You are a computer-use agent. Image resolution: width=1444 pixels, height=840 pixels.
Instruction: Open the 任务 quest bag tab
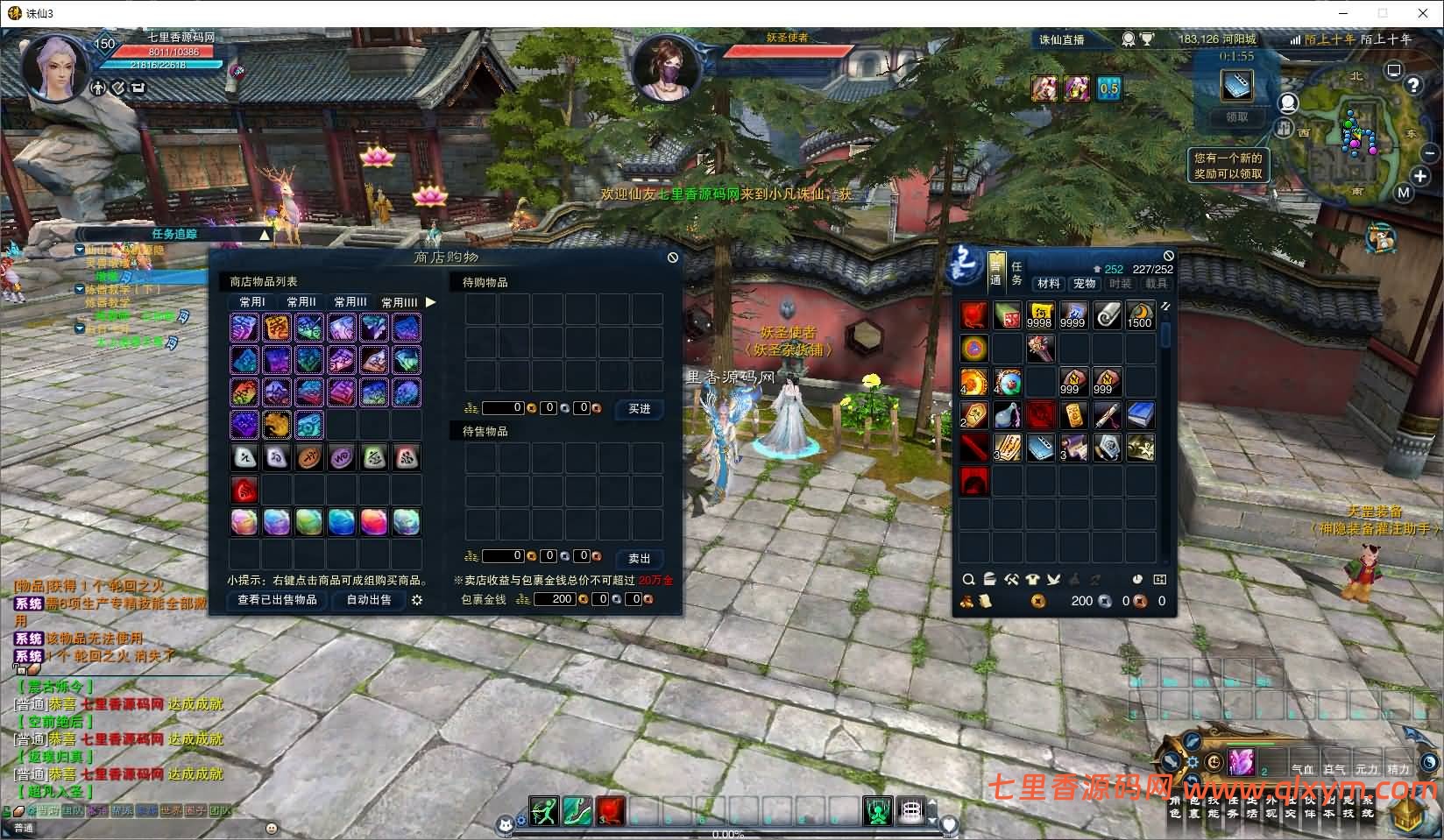tap(1016, 272)
